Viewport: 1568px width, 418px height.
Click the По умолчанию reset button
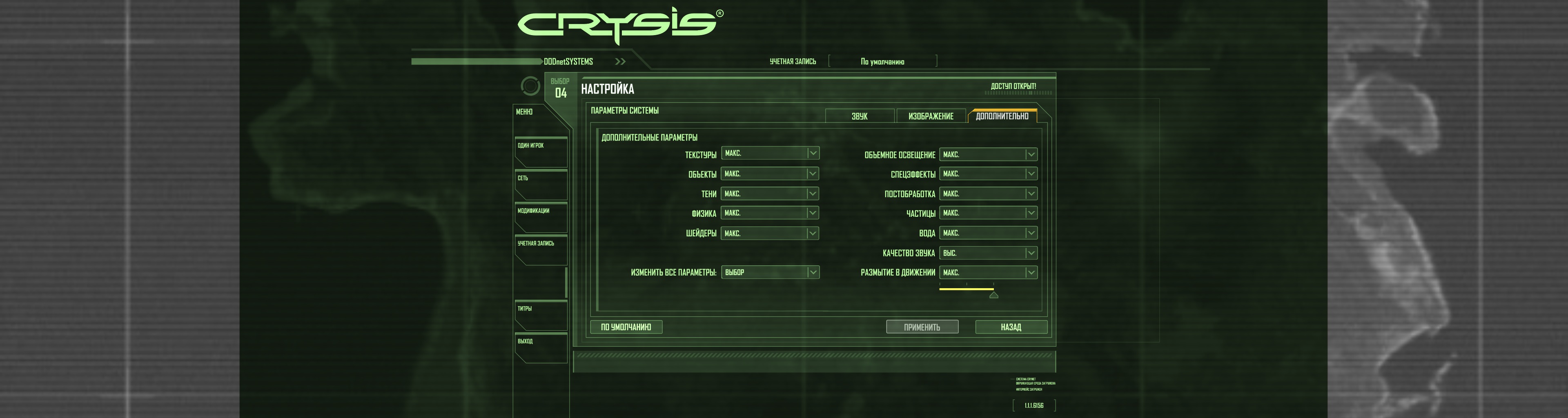click(x=626, y=327)
